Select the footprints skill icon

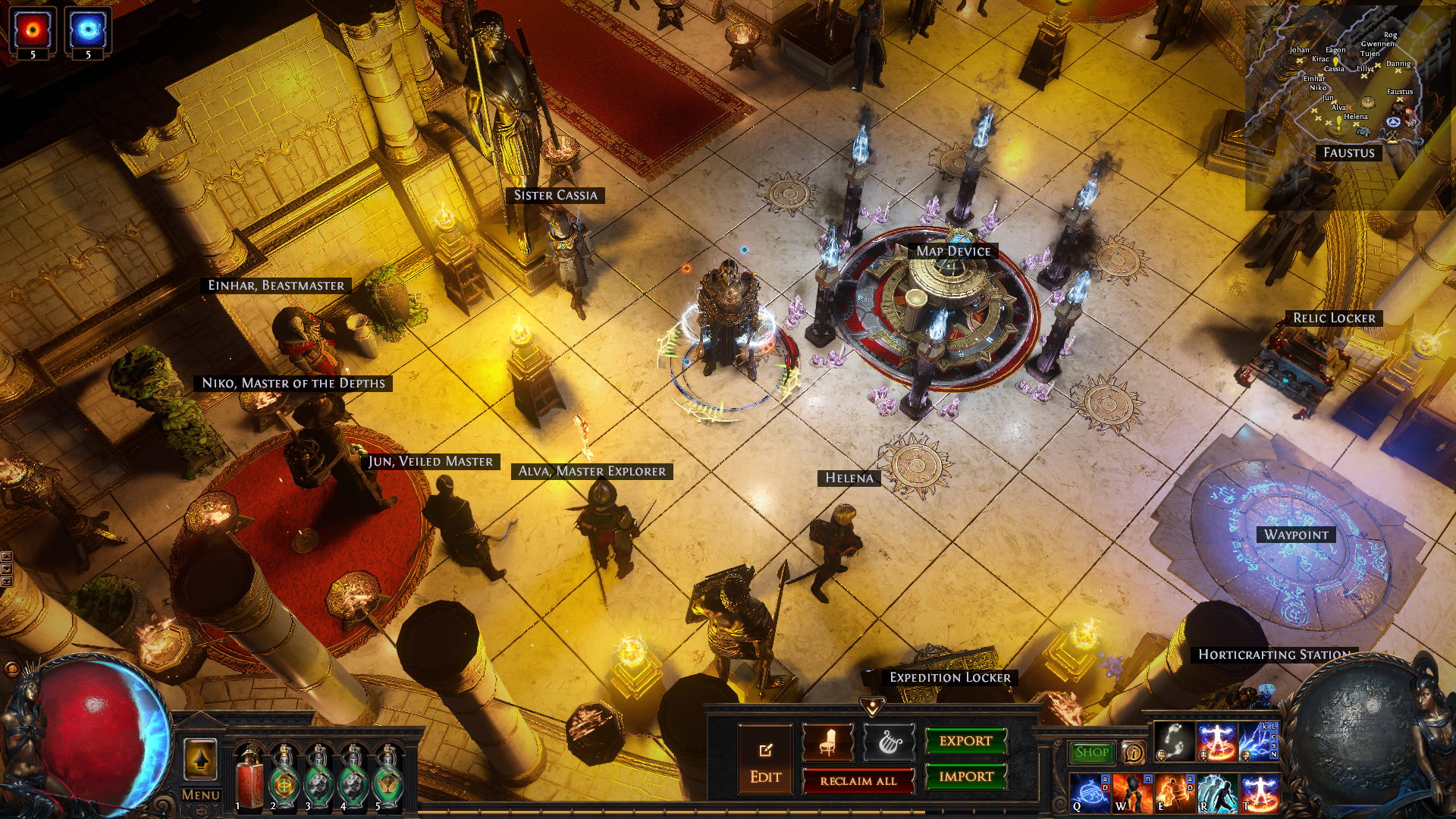pyautogui.click(x=1175, y=741)
